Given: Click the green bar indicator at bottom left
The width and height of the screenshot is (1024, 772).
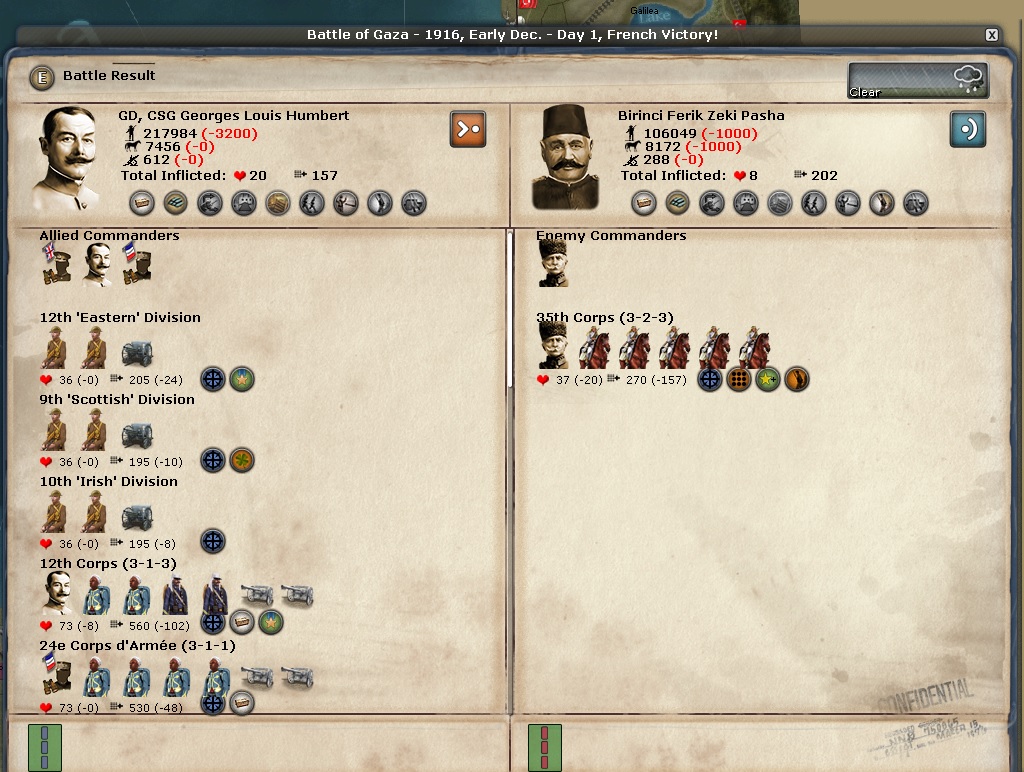Looking at the screenshot, I should (45, 747).
